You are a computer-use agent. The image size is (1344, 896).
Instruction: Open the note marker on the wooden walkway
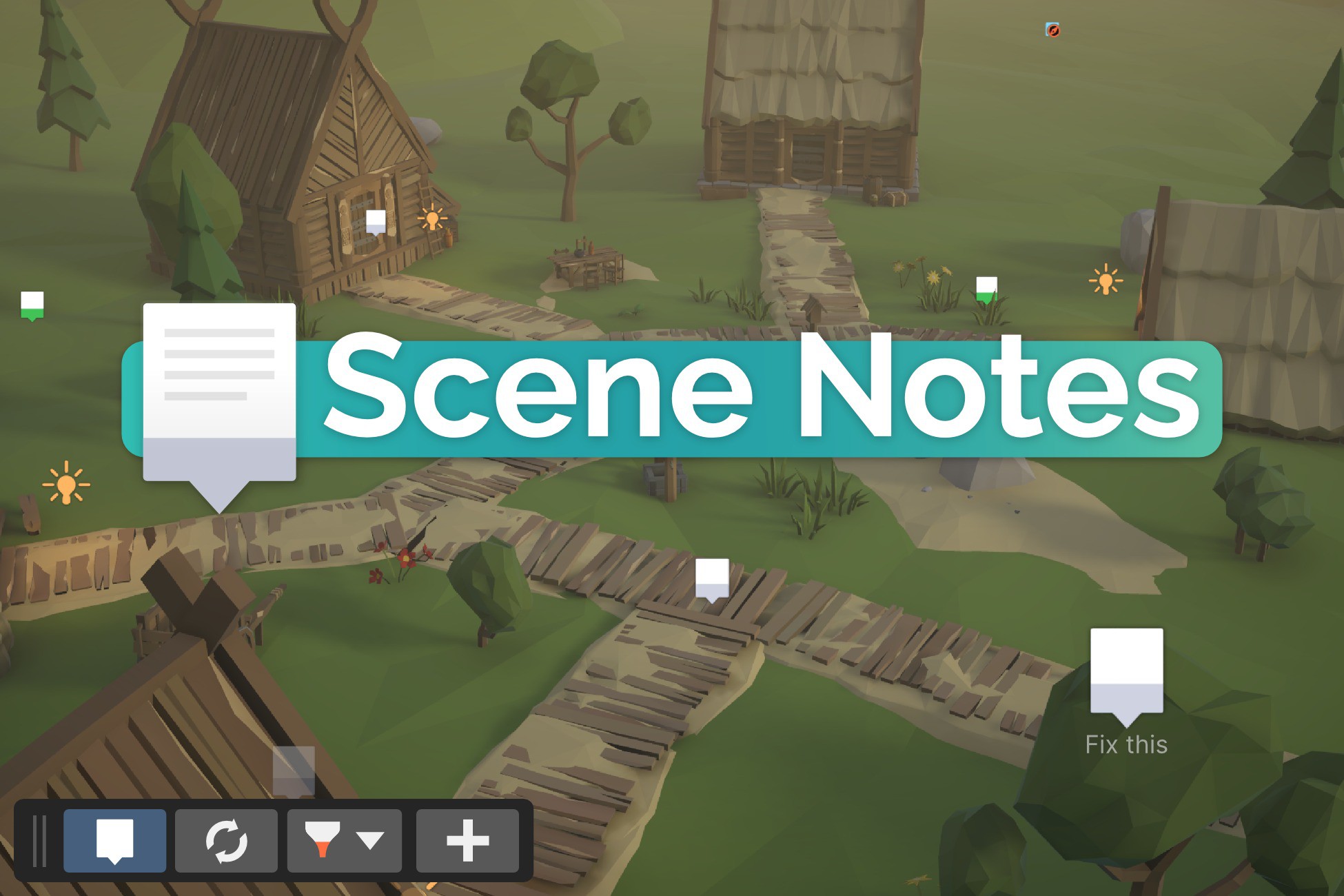[x=713, y=576]
